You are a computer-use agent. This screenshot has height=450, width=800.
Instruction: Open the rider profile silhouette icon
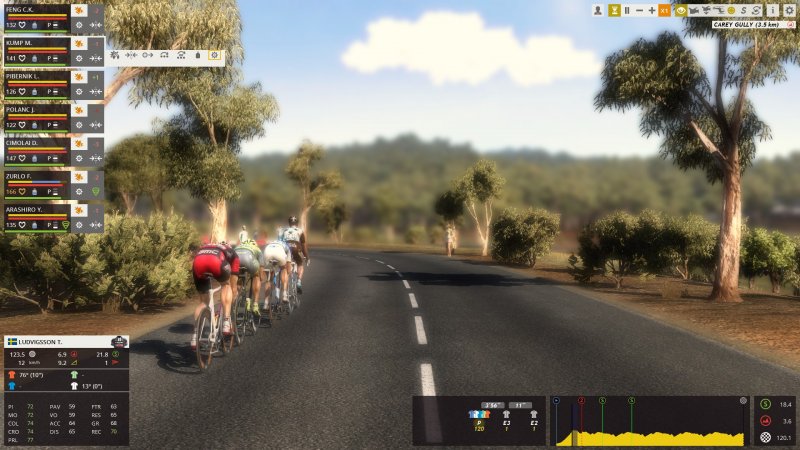coord(598,10)
